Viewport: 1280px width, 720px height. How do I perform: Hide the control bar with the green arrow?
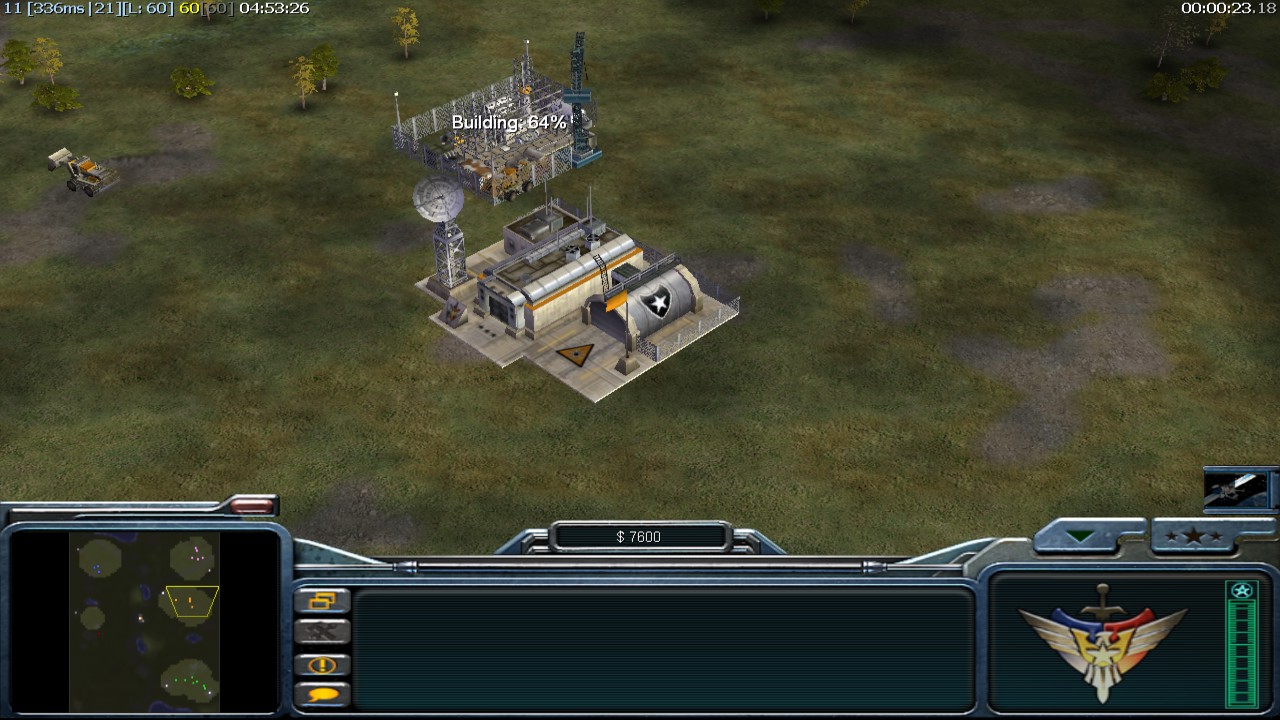click(x=1080, y=537)
